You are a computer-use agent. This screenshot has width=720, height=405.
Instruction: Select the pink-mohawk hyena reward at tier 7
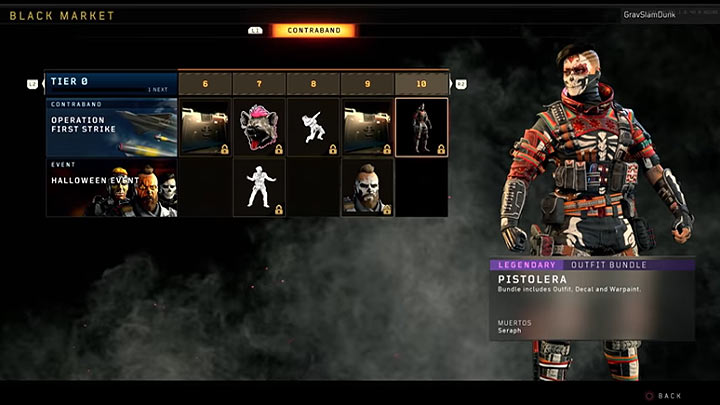coord(259,127)
